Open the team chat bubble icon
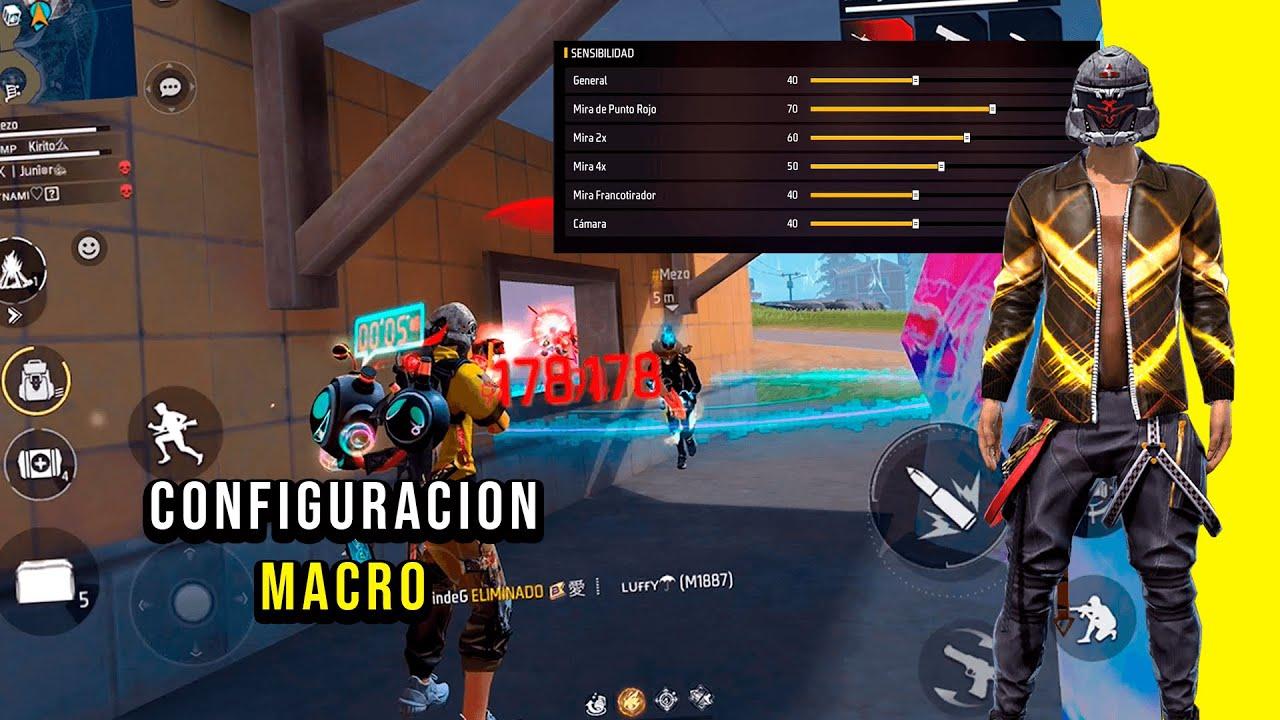This screenshot has width=1280, height=720. click(x=170, y=85)
